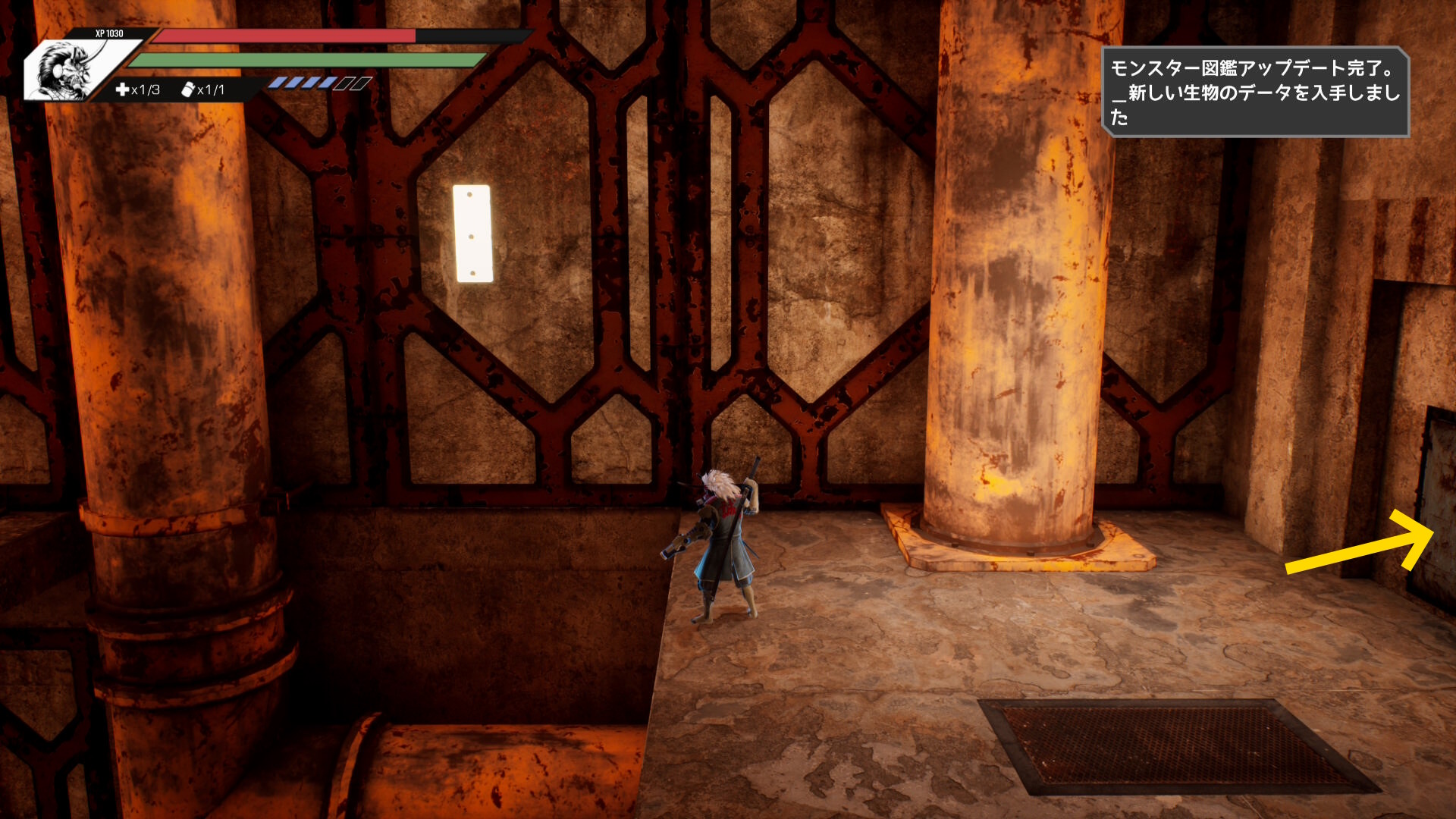The image size is (1456, 819).
Task: Click the horned character portrait
Action: pyautogui.click(x=68, y=70)
